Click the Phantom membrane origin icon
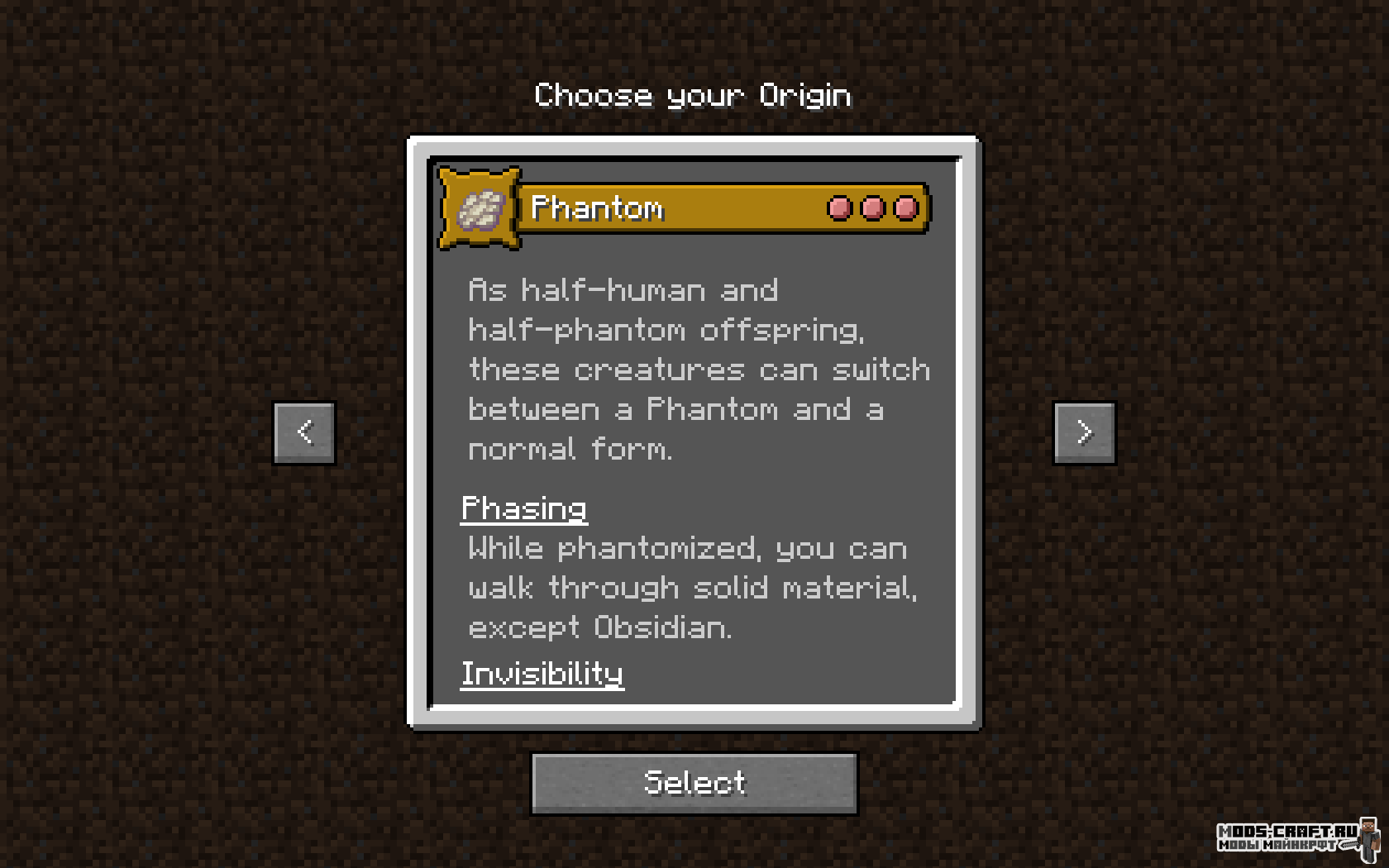Viewport: 1389px width, 868px height. [480, 208]
